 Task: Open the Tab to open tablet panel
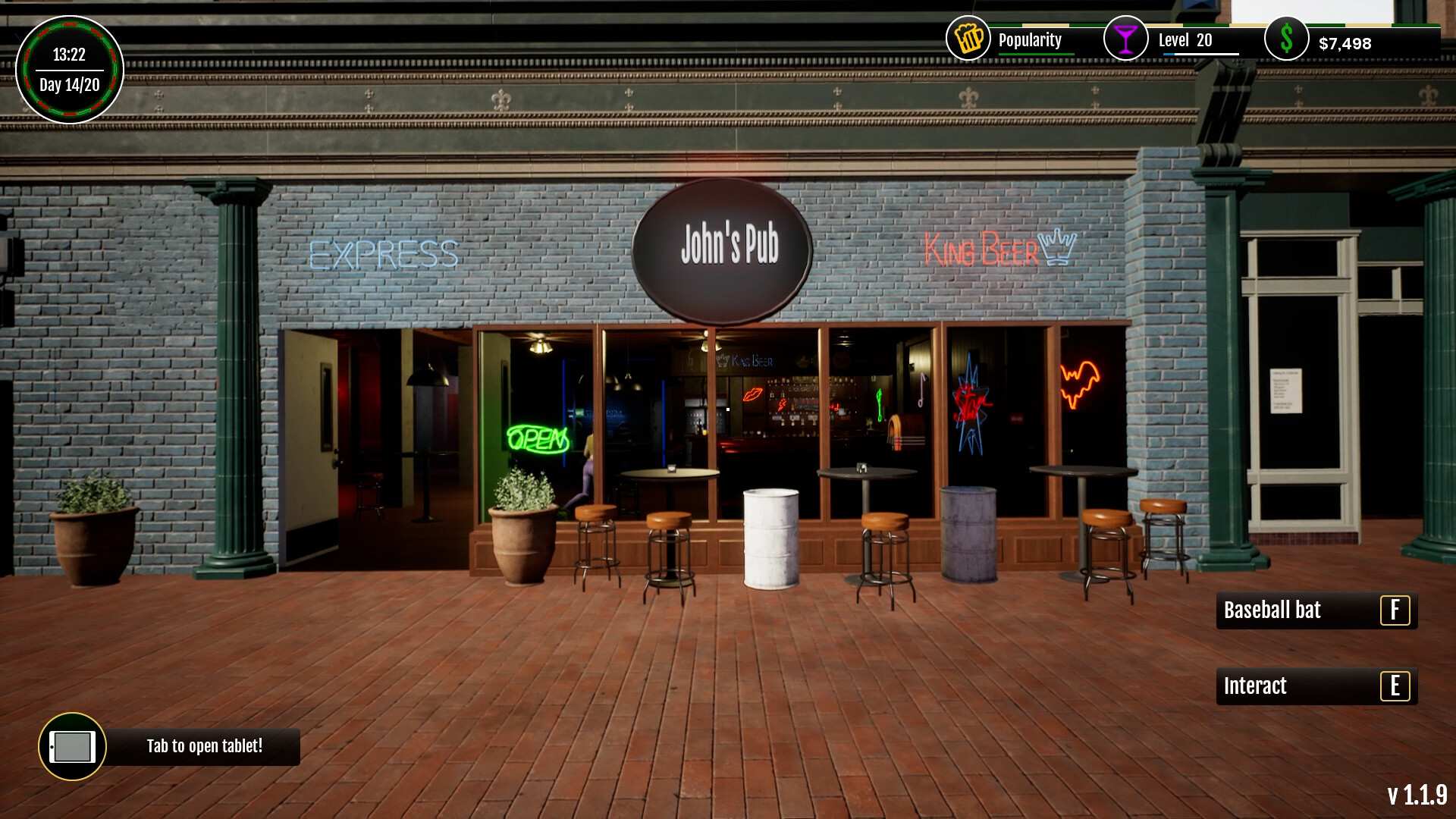pyautogui.click(x=203, y=747)
